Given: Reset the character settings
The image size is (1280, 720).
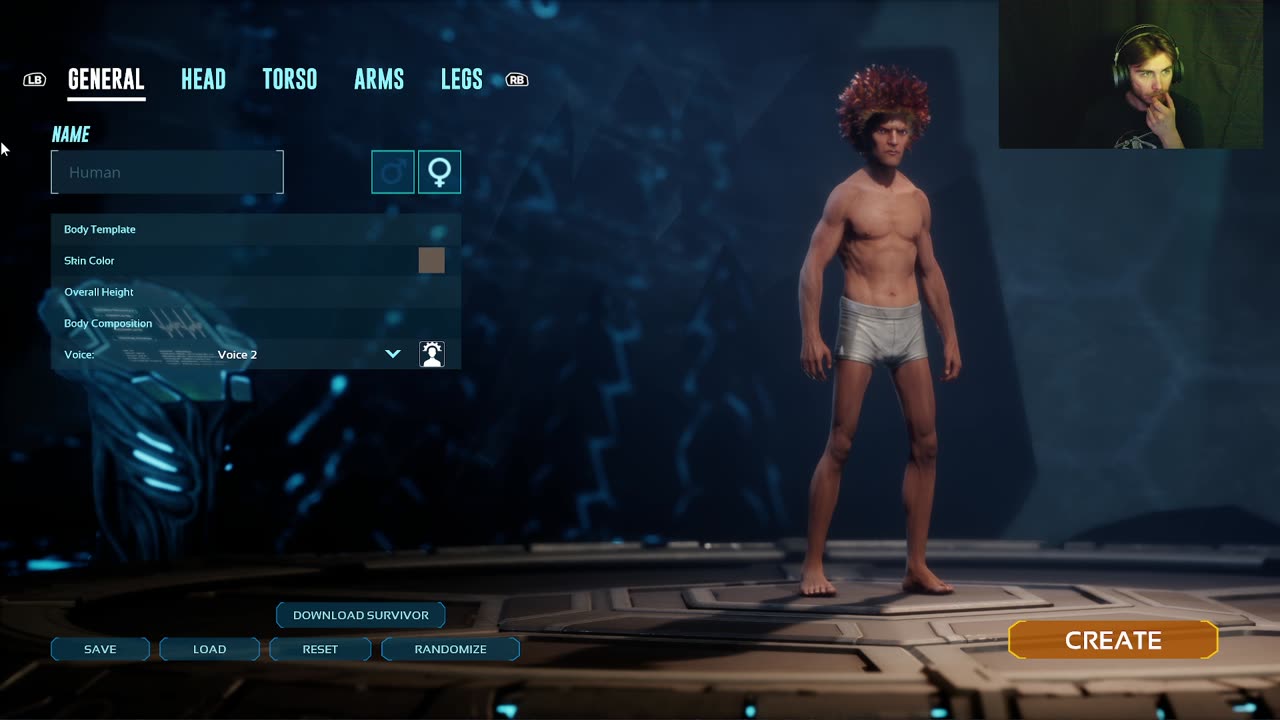Looking at the screenshot, I should 320,649.
